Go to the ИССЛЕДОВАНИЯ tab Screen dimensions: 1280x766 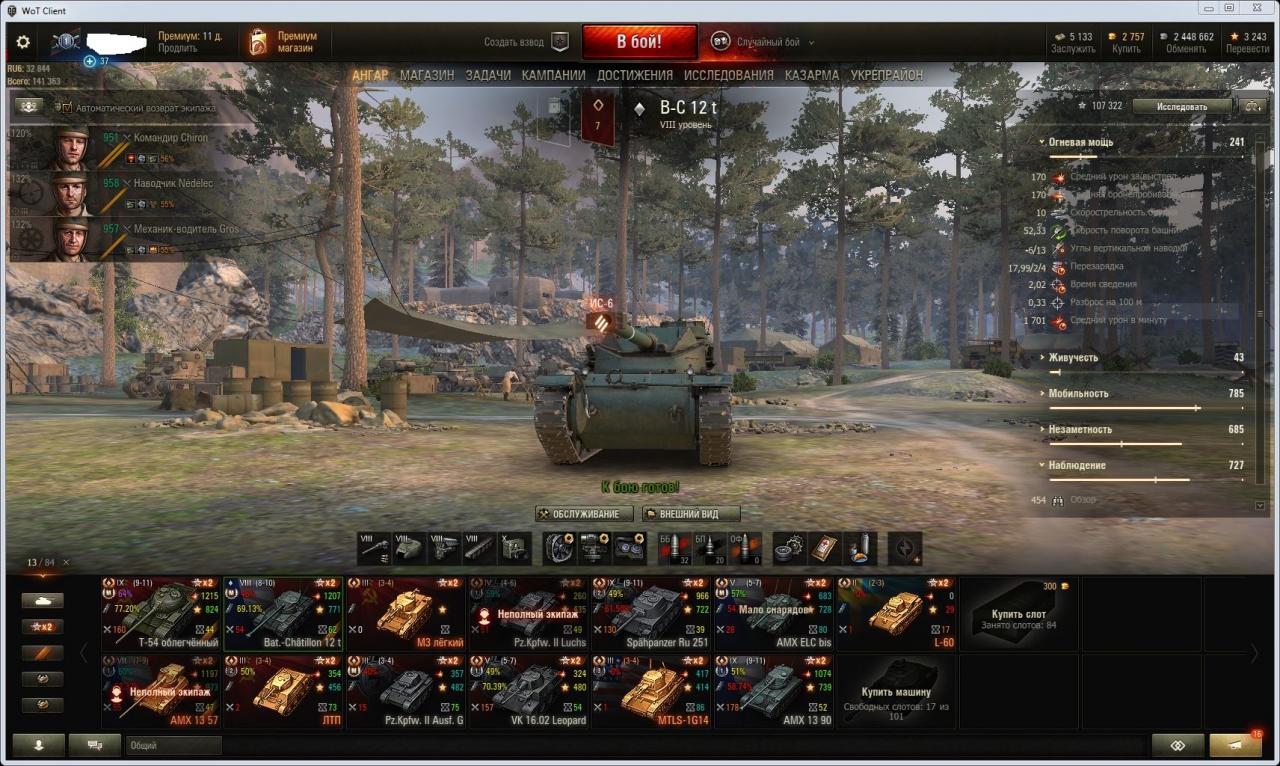[x=728, y=75]
